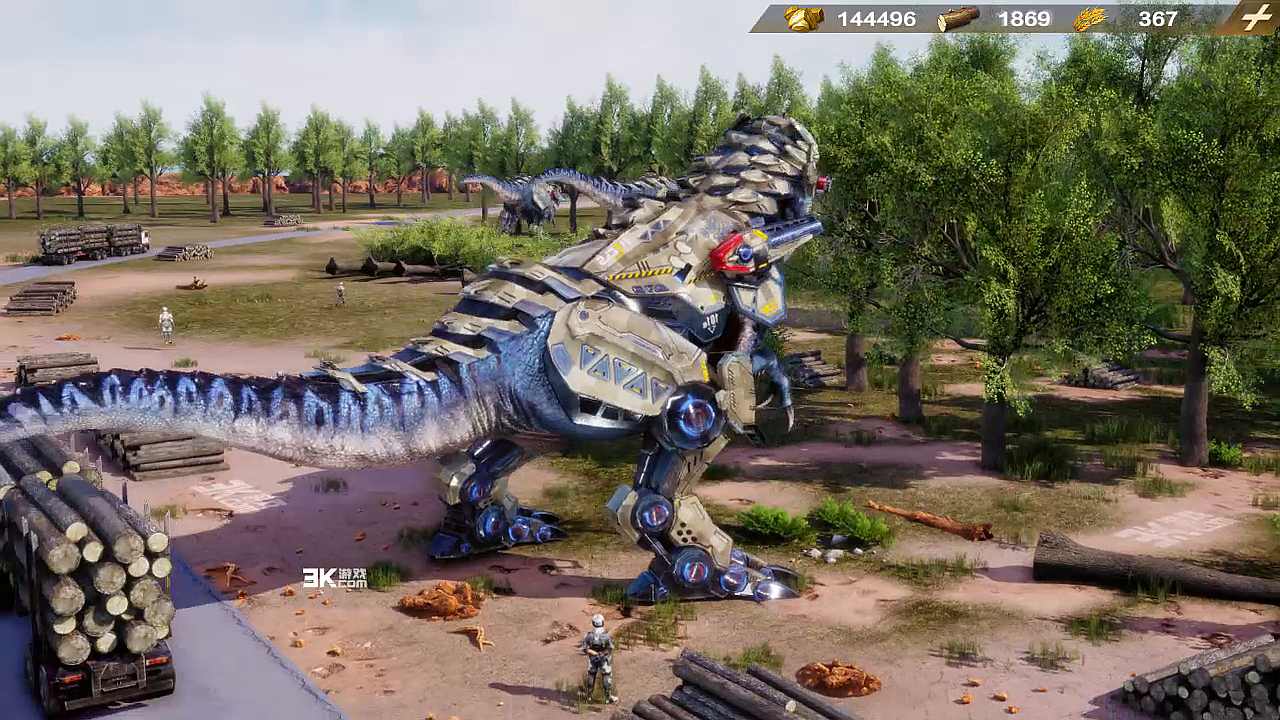
Task: Click the plus button on the resource bar
Action: (x=1255, y=18)
